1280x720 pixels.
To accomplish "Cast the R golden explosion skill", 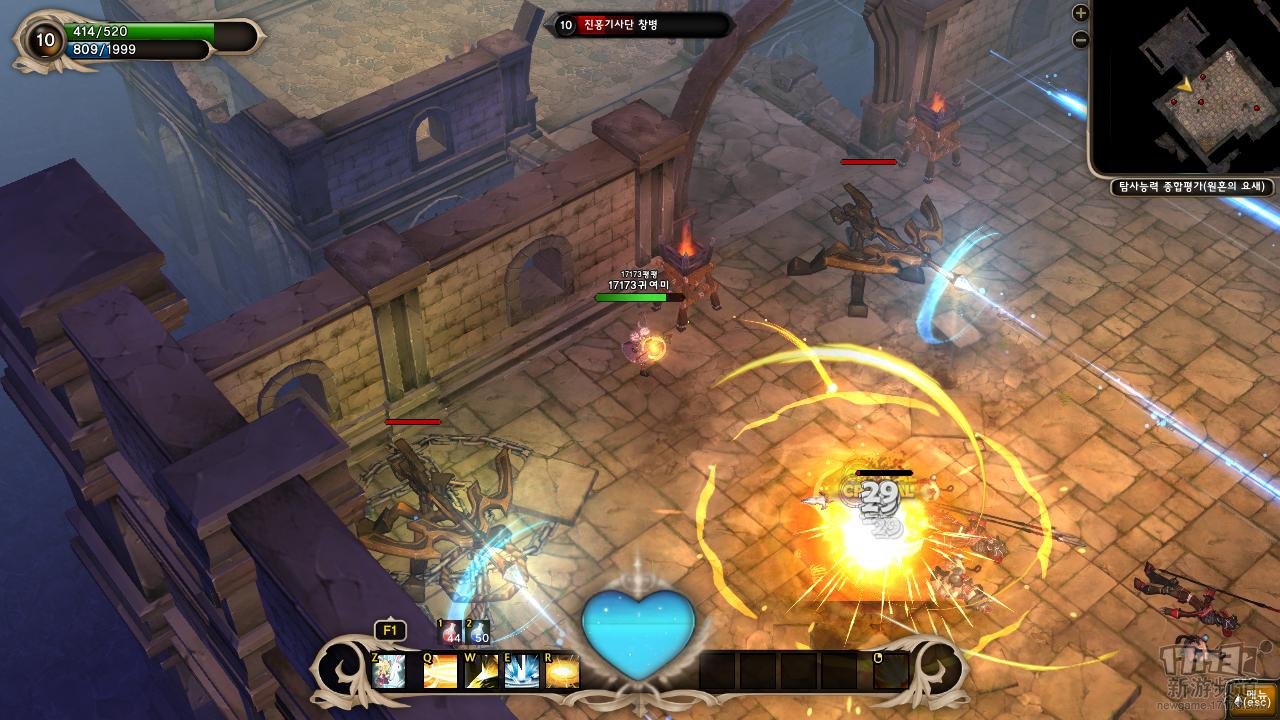I will click(563, 670).
